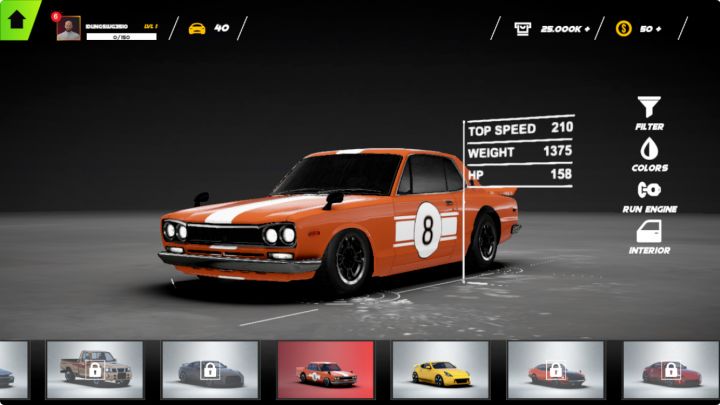This screenshot has height=405, width=720.
Task: Select the locked pickup truck thumbnail
Action: coord(94,370)
